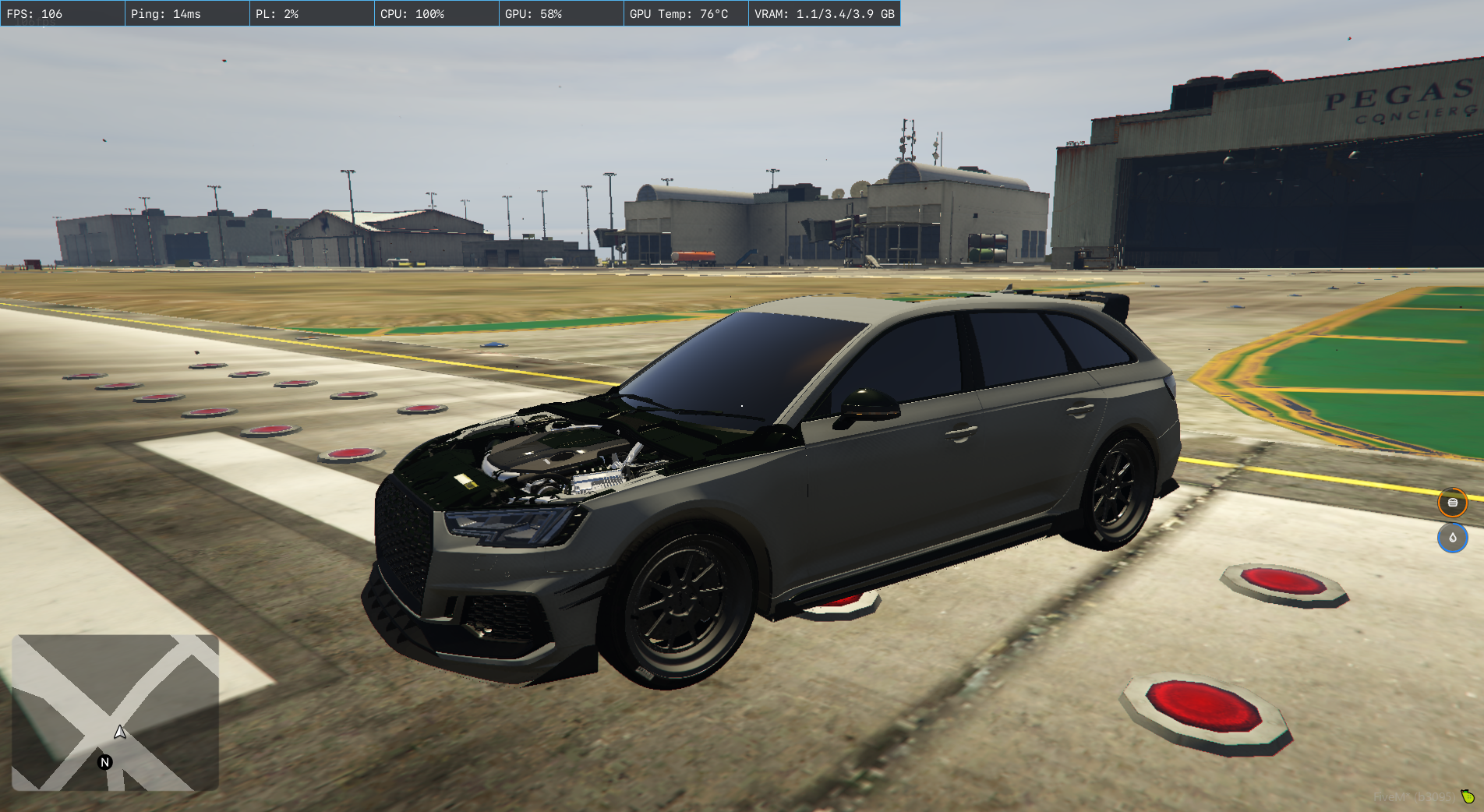Select the burger hunger status icon

pos(1452,503)
